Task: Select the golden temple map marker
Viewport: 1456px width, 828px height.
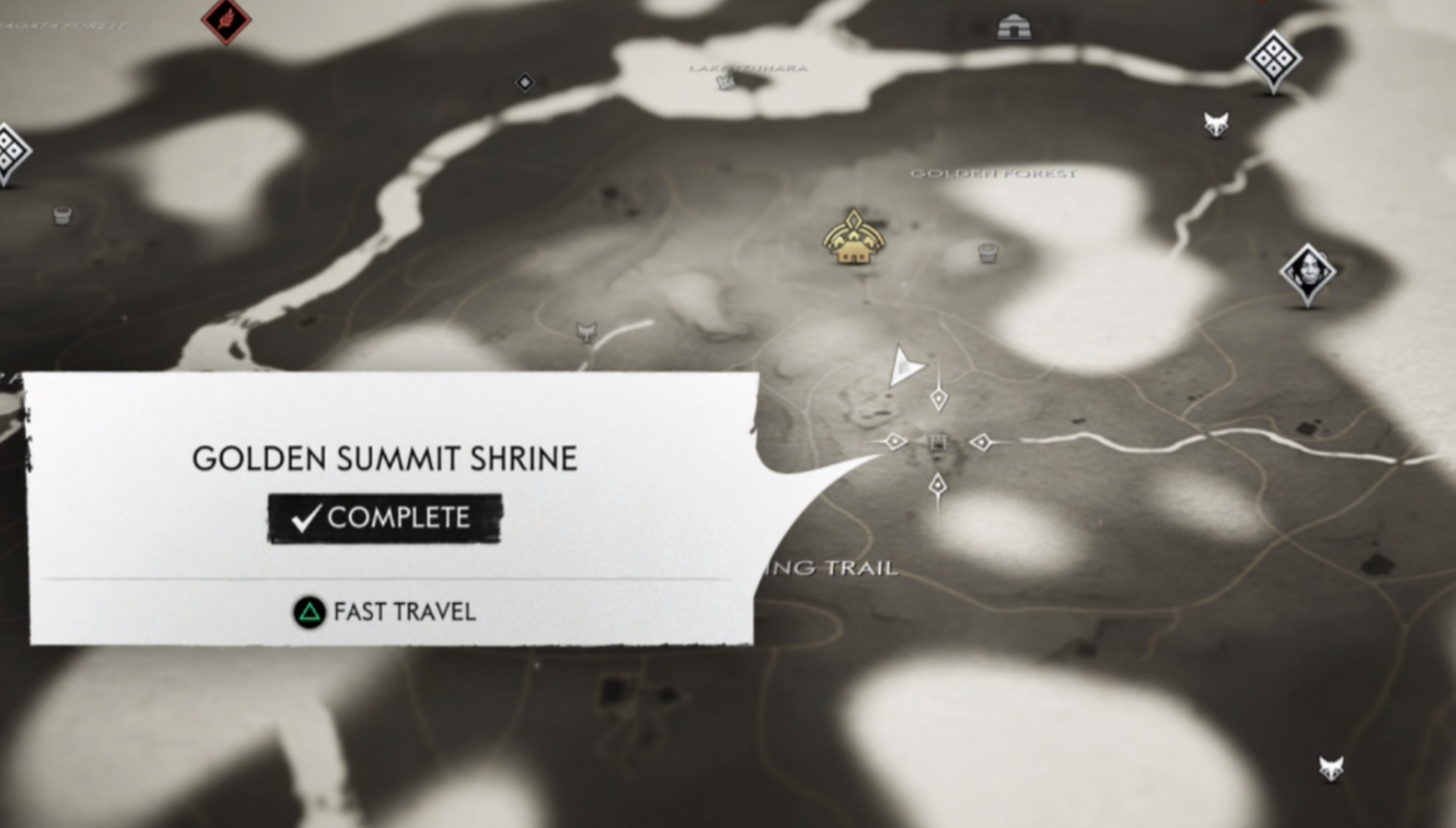Action: pyautogui.click(x=854, y=240)
